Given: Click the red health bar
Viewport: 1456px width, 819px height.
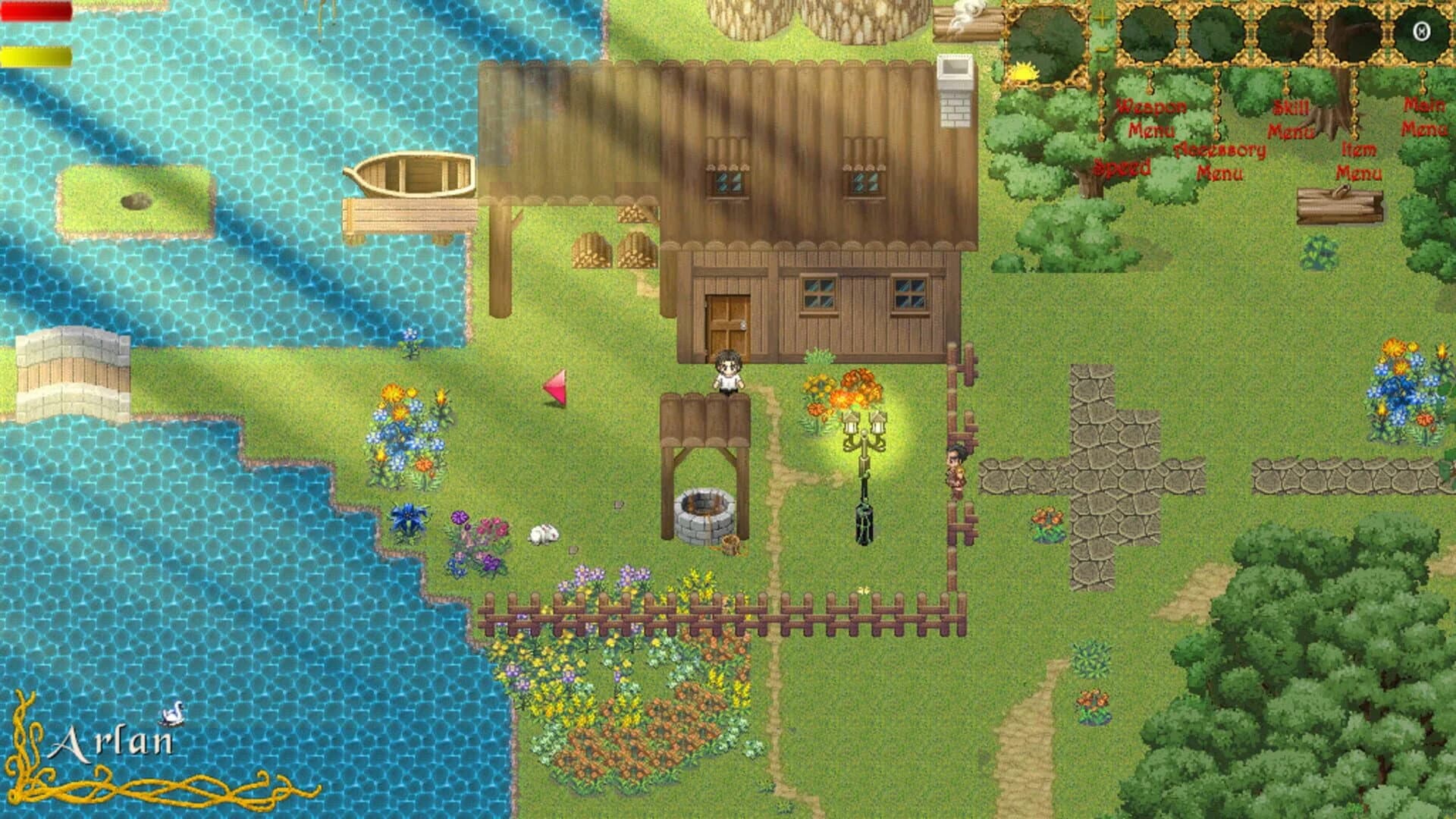Looking at the screenshot, I should coord(38,11).
